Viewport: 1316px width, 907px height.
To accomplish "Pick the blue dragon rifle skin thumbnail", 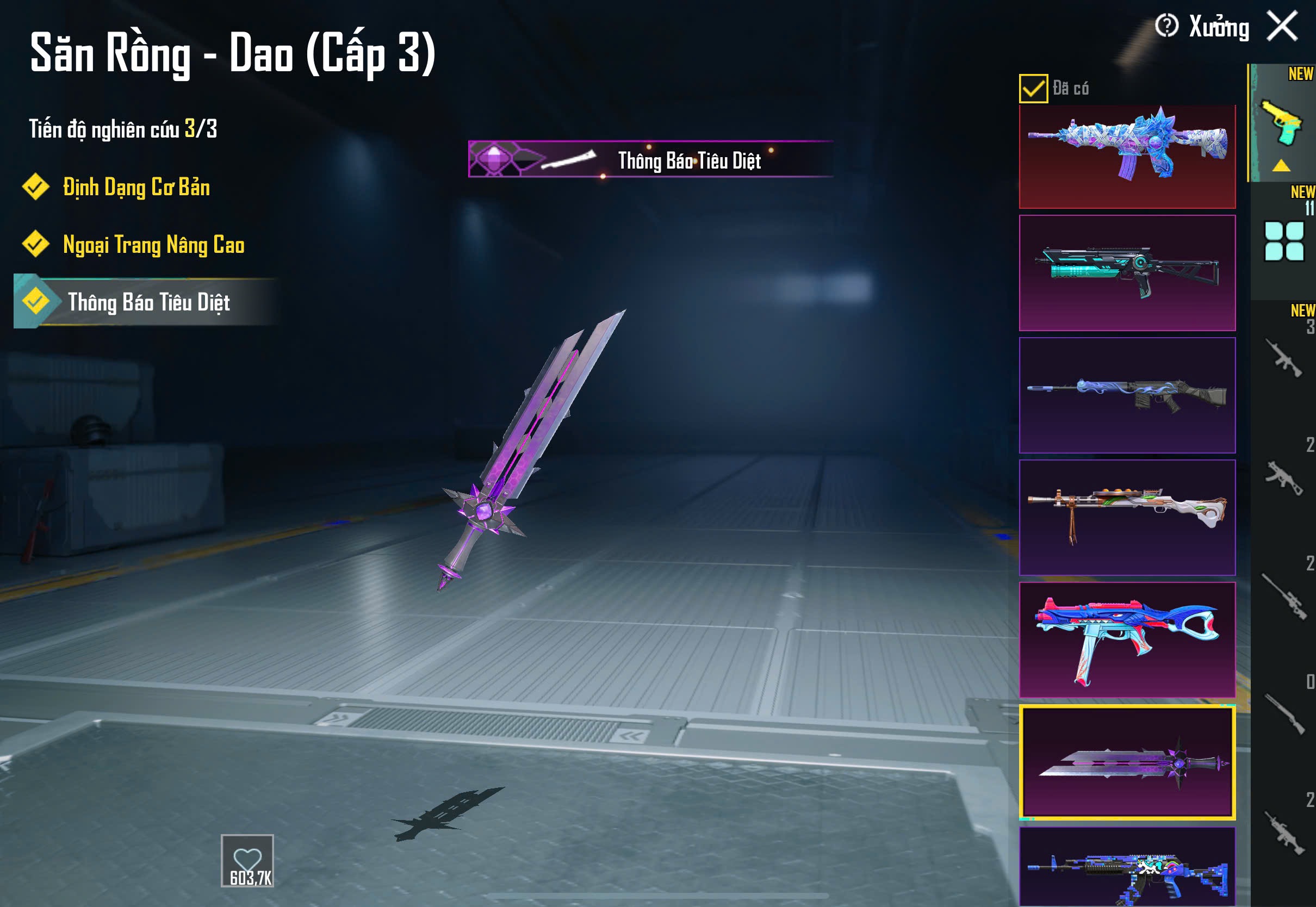I will tap(1127, 395).
